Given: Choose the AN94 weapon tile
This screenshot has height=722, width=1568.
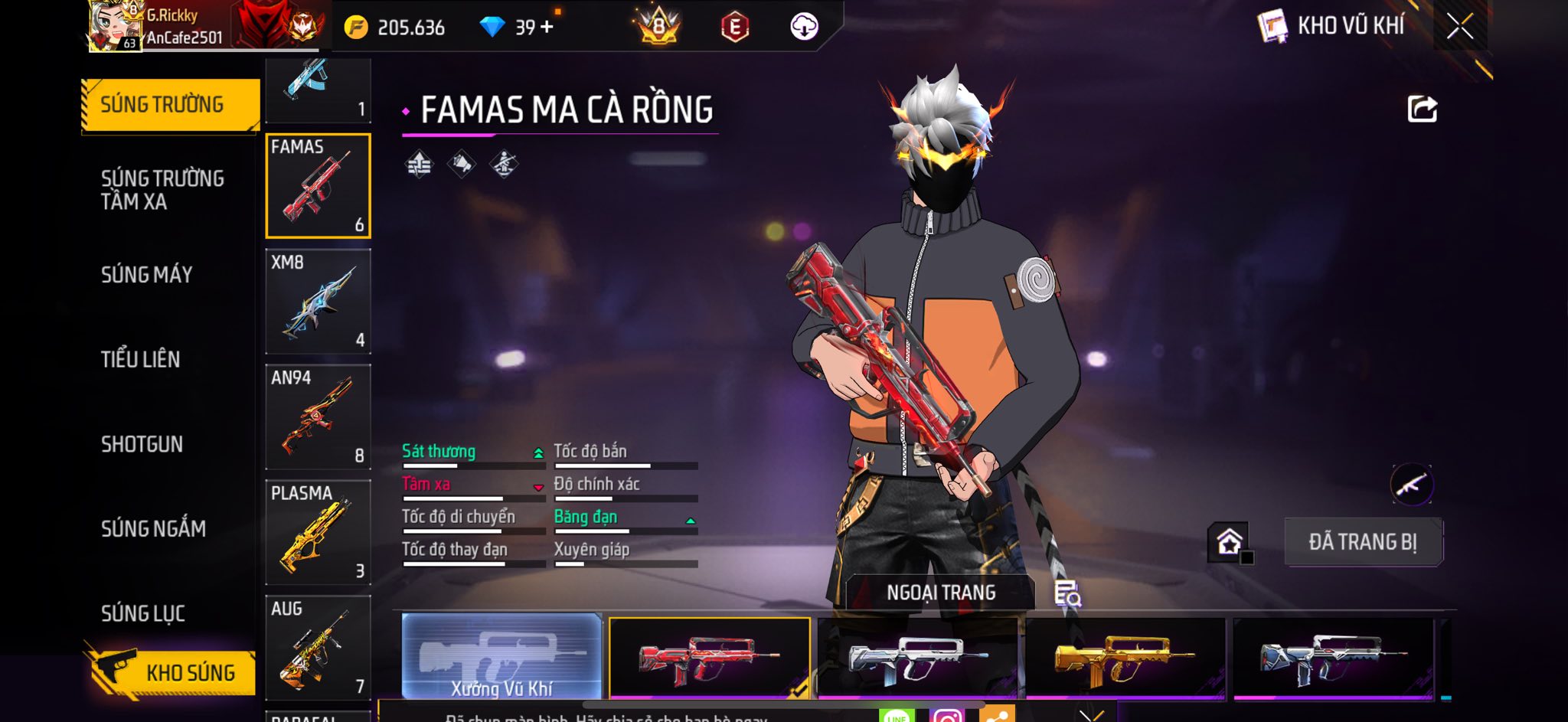Looking at the screenshot, I should click(318, 417).
